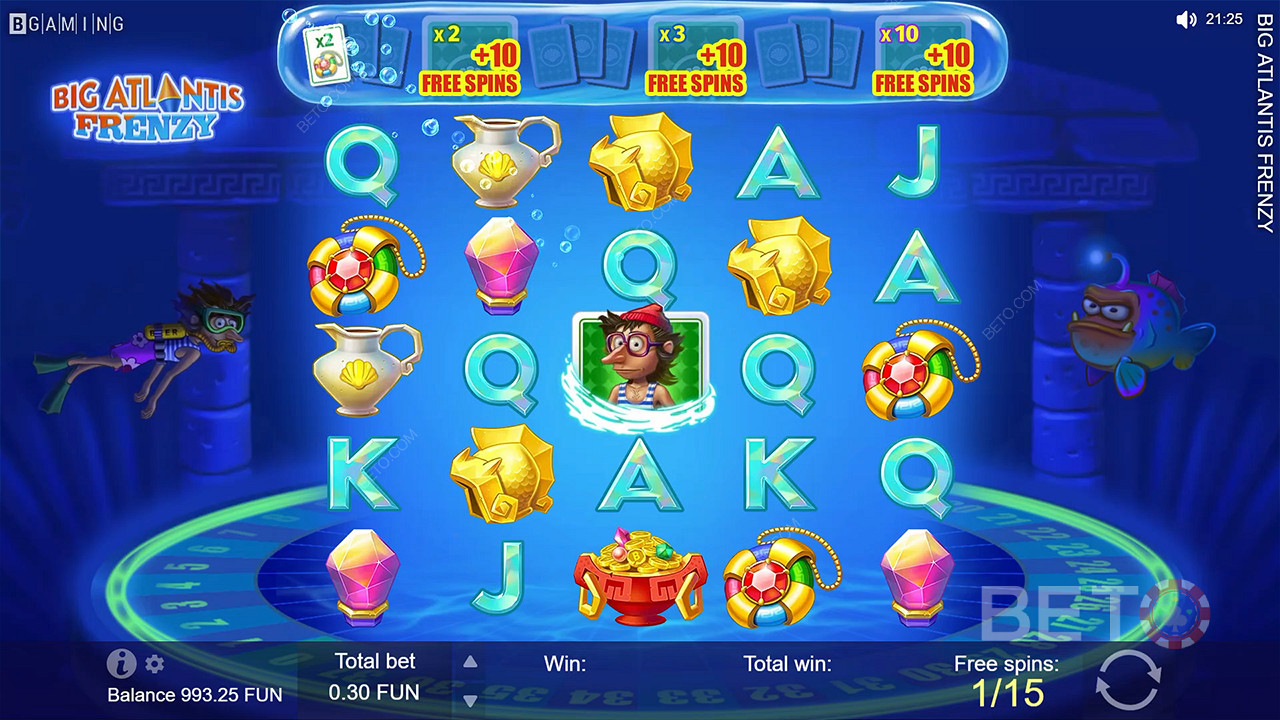1280x720 pixels.
Task: Open settings via the gear icon
Action: pyautogui.click(x=154, y=664)
